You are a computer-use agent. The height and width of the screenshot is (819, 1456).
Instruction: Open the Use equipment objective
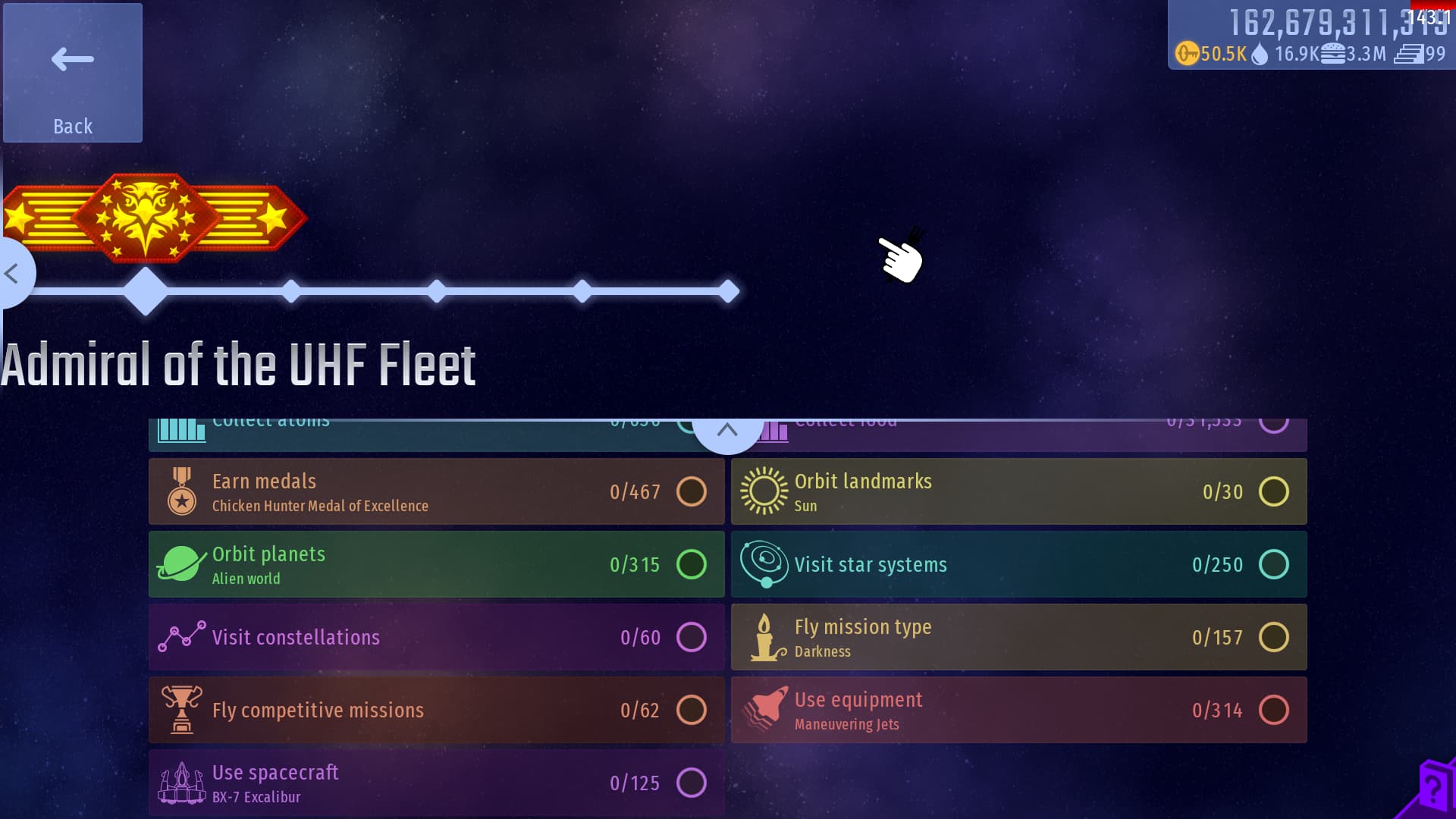[x=1018, y=710]
